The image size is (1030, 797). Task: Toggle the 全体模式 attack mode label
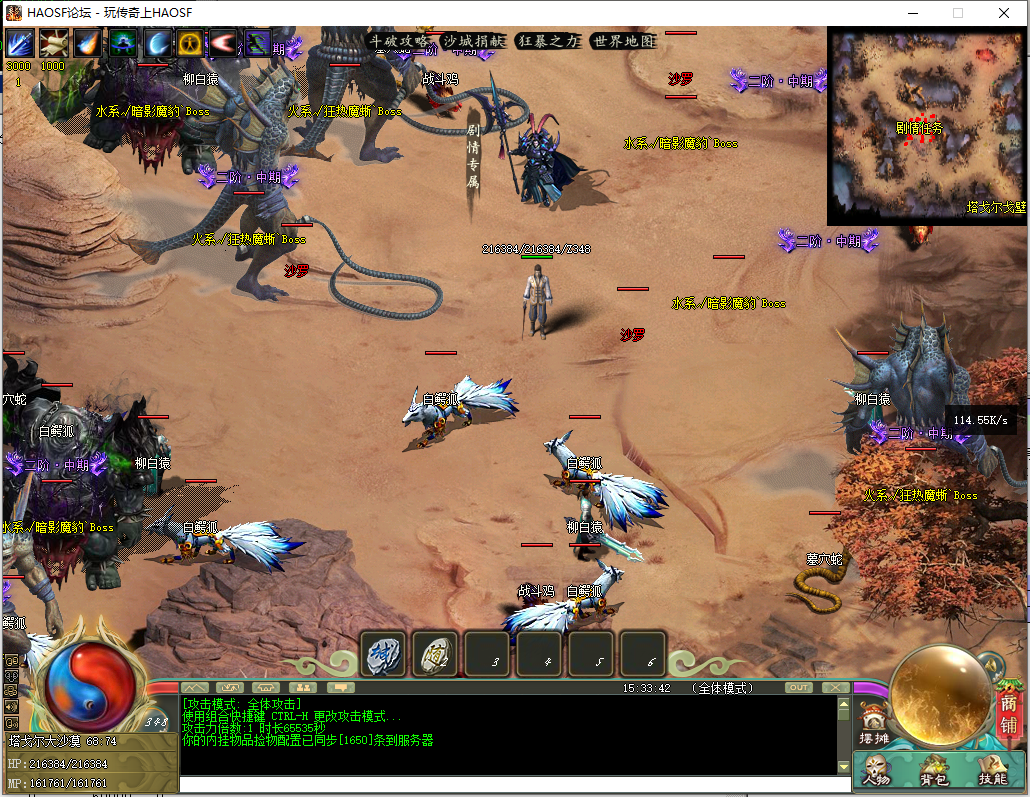click(x=723, y=688)
